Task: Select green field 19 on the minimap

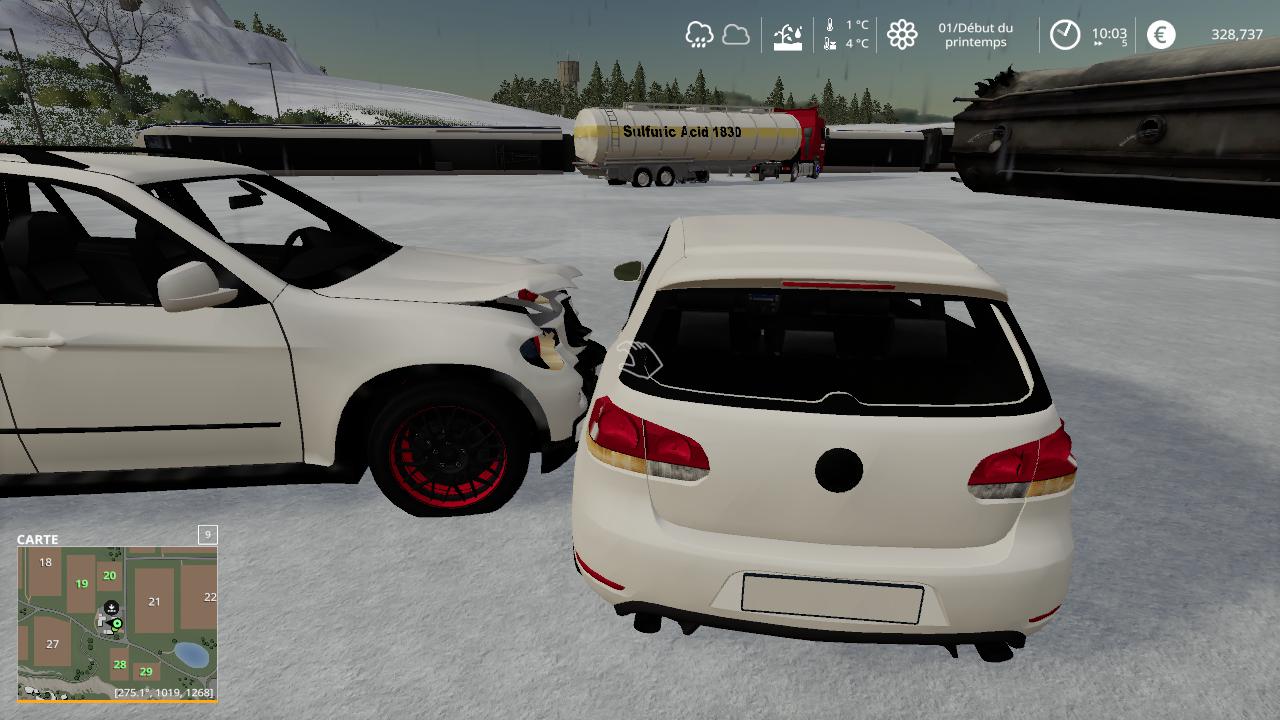Action: pos(82,584)
